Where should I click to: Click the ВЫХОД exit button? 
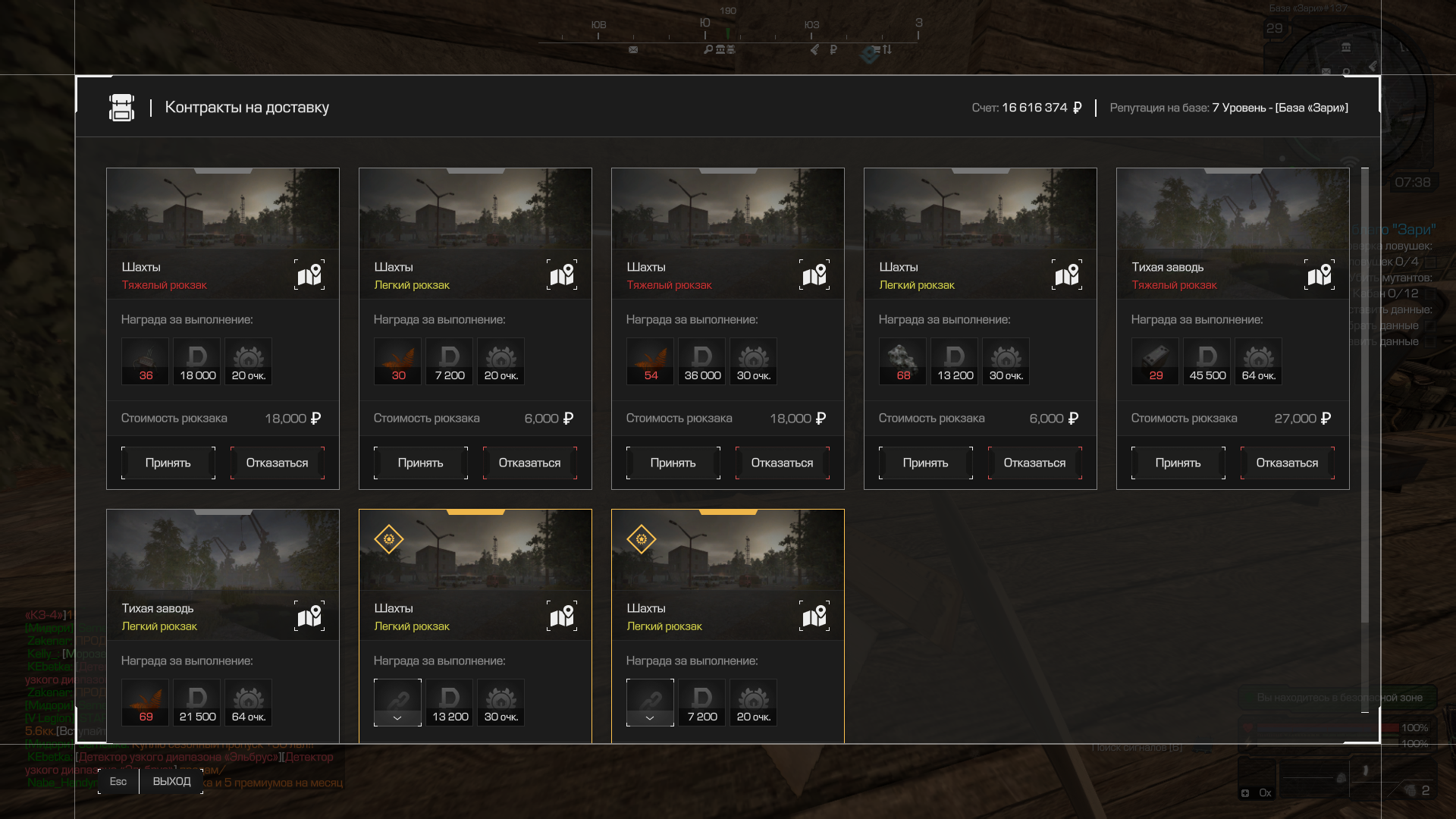(171, 781)
